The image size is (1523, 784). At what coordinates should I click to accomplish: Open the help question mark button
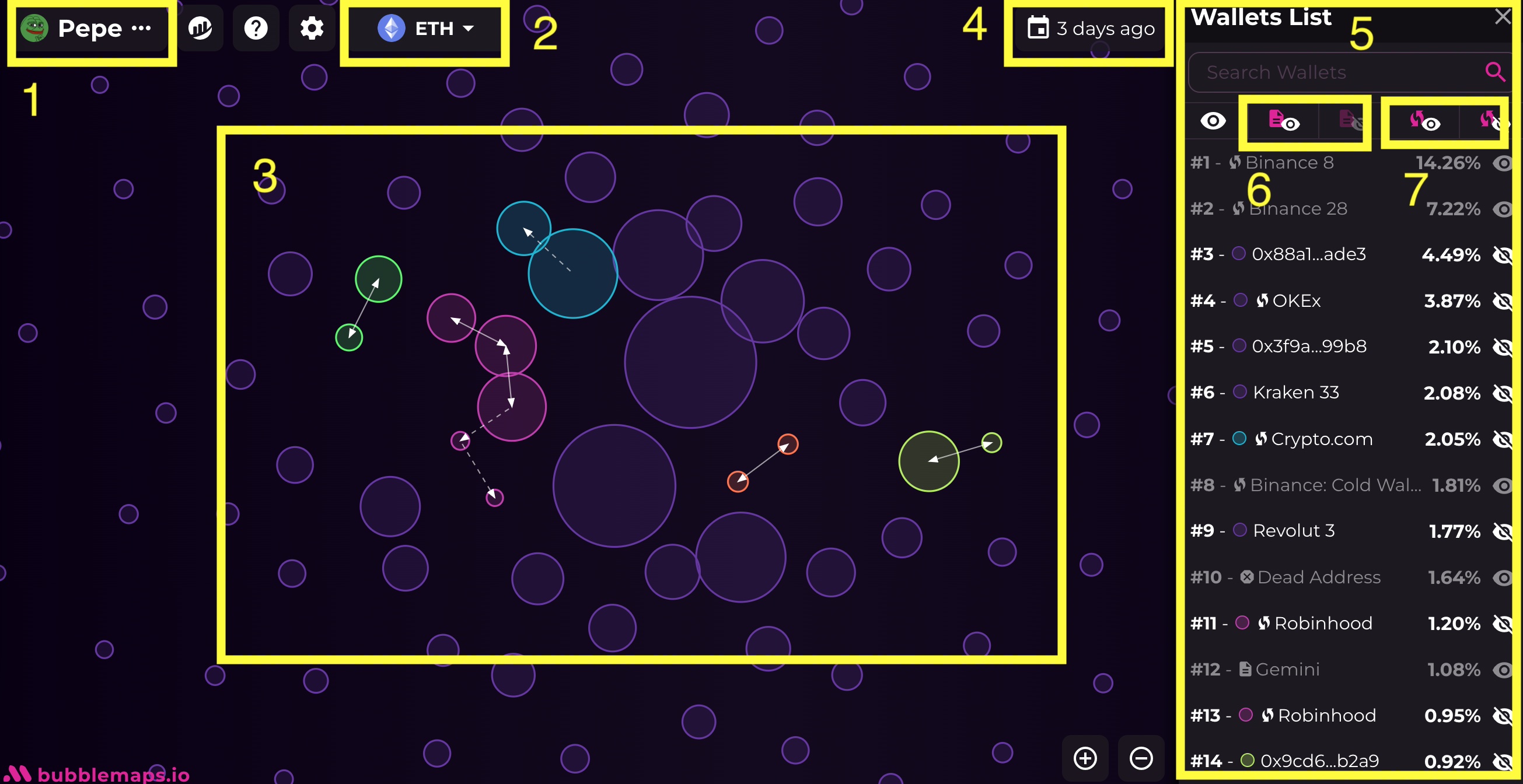point(256,29)
